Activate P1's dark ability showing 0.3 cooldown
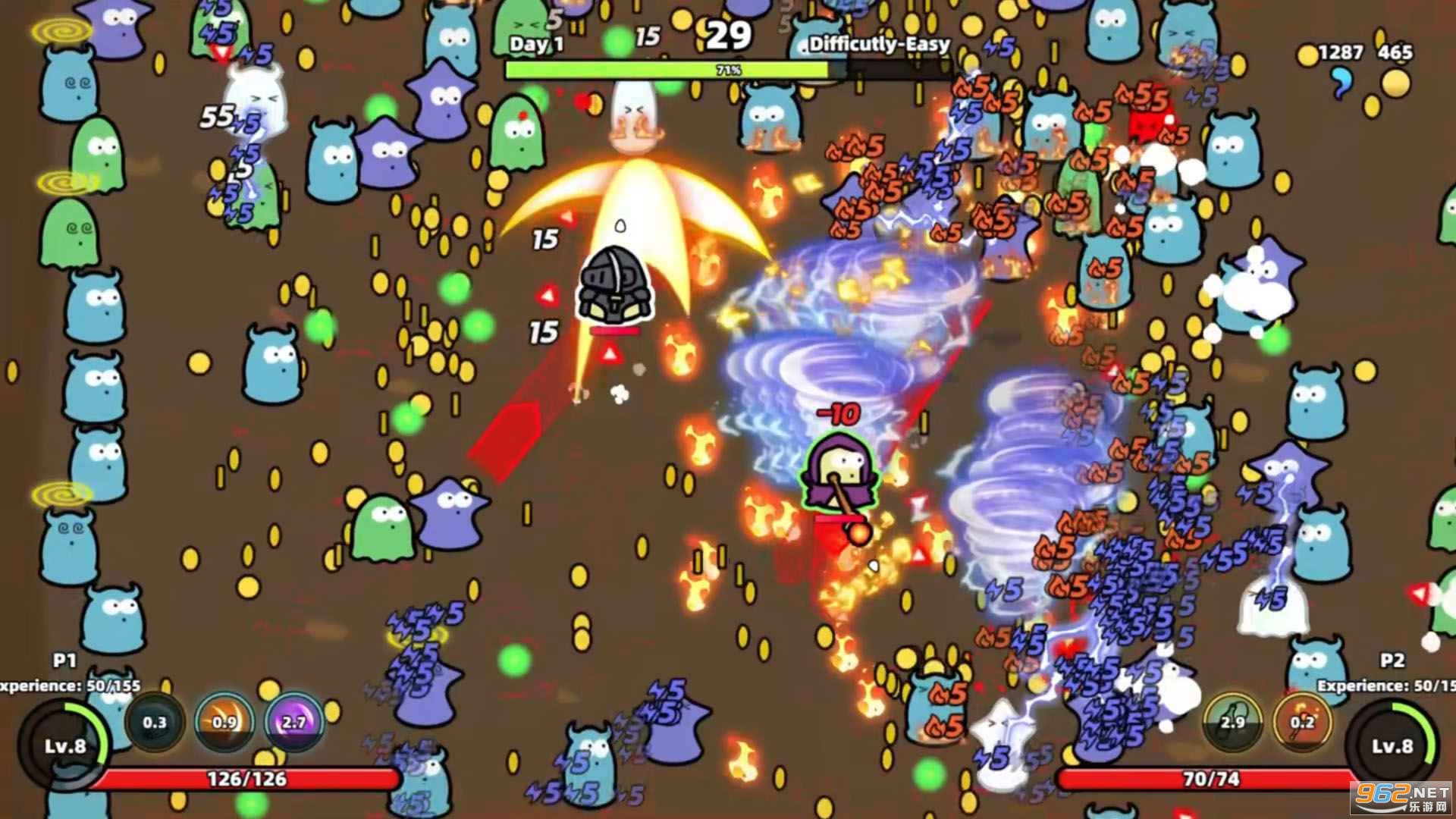 pos(154,721)
